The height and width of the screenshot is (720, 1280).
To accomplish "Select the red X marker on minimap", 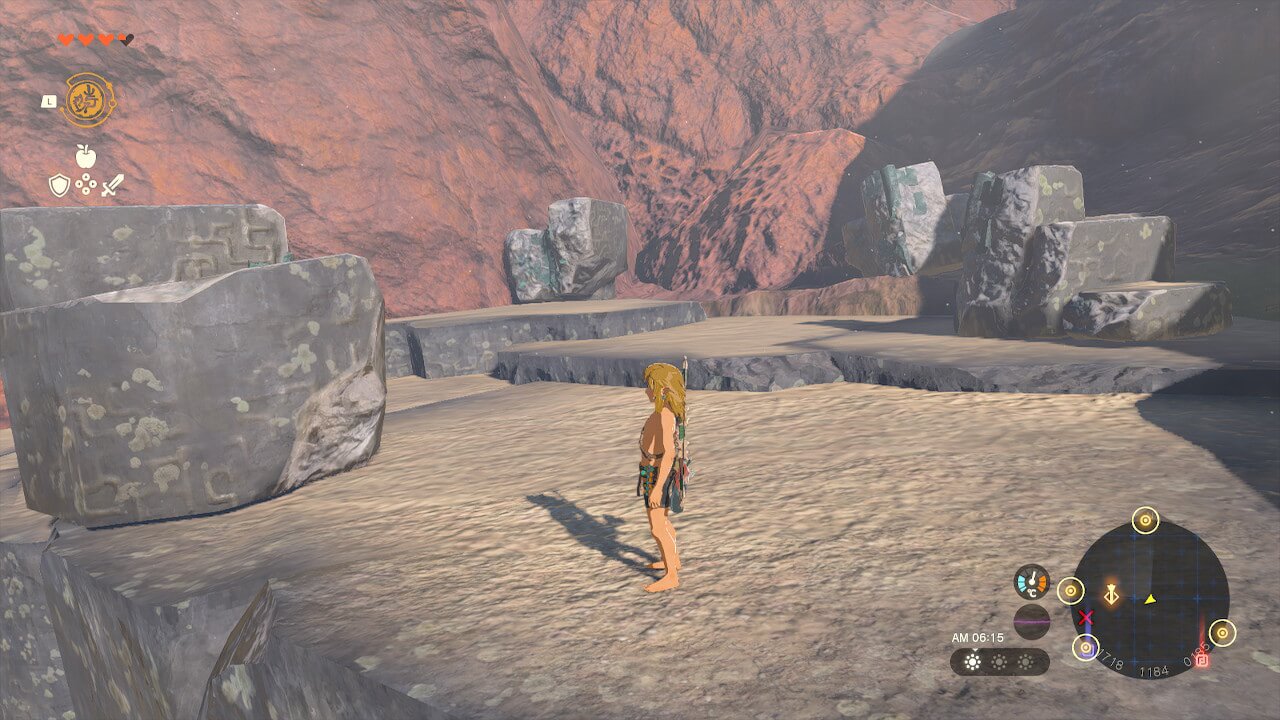I will click(x=1085, y=618).
